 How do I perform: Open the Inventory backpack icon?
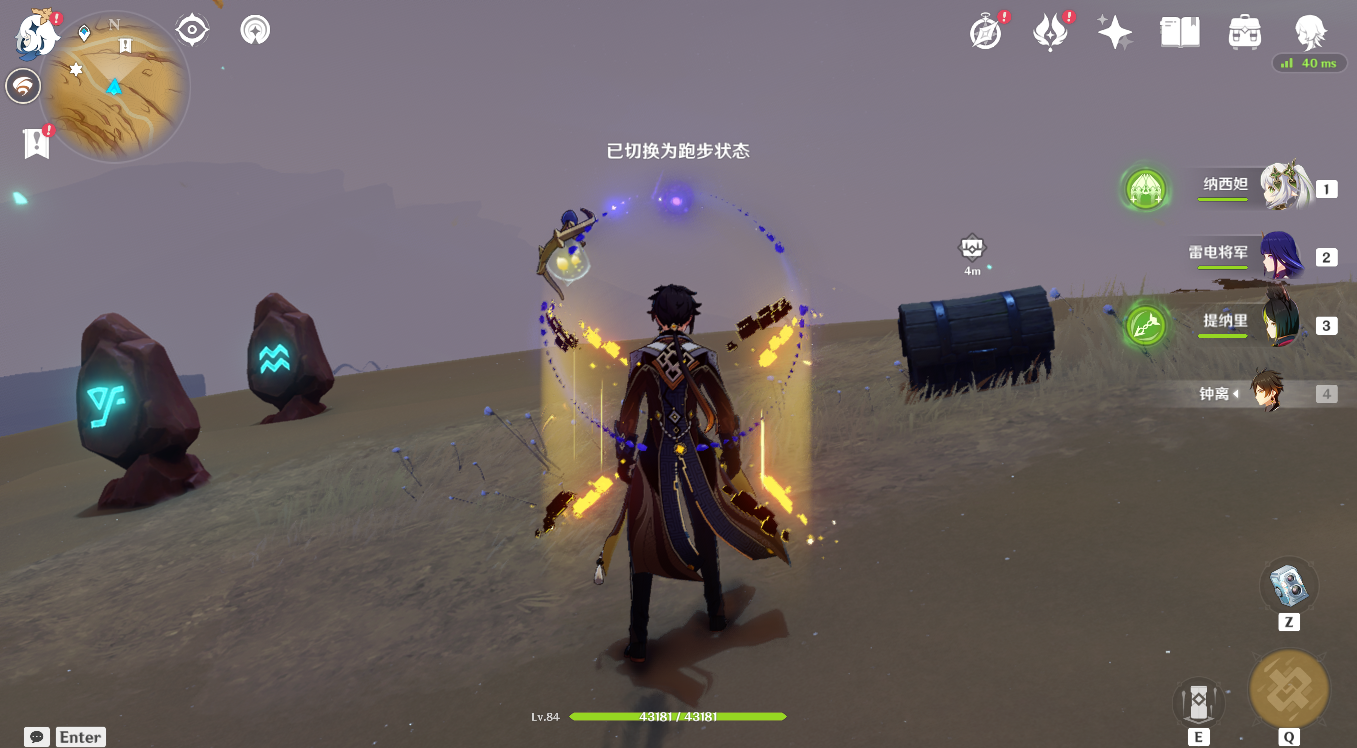1244,32
